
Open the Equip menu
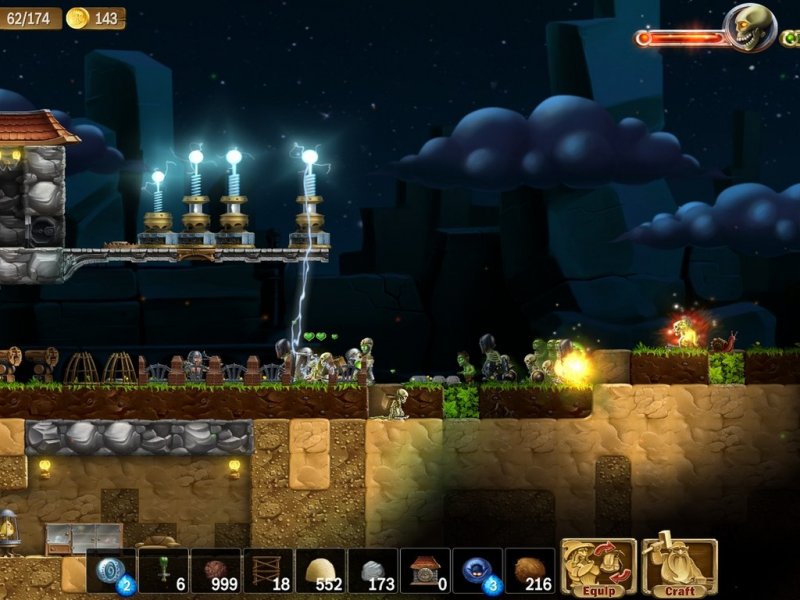tap(598, 567)
